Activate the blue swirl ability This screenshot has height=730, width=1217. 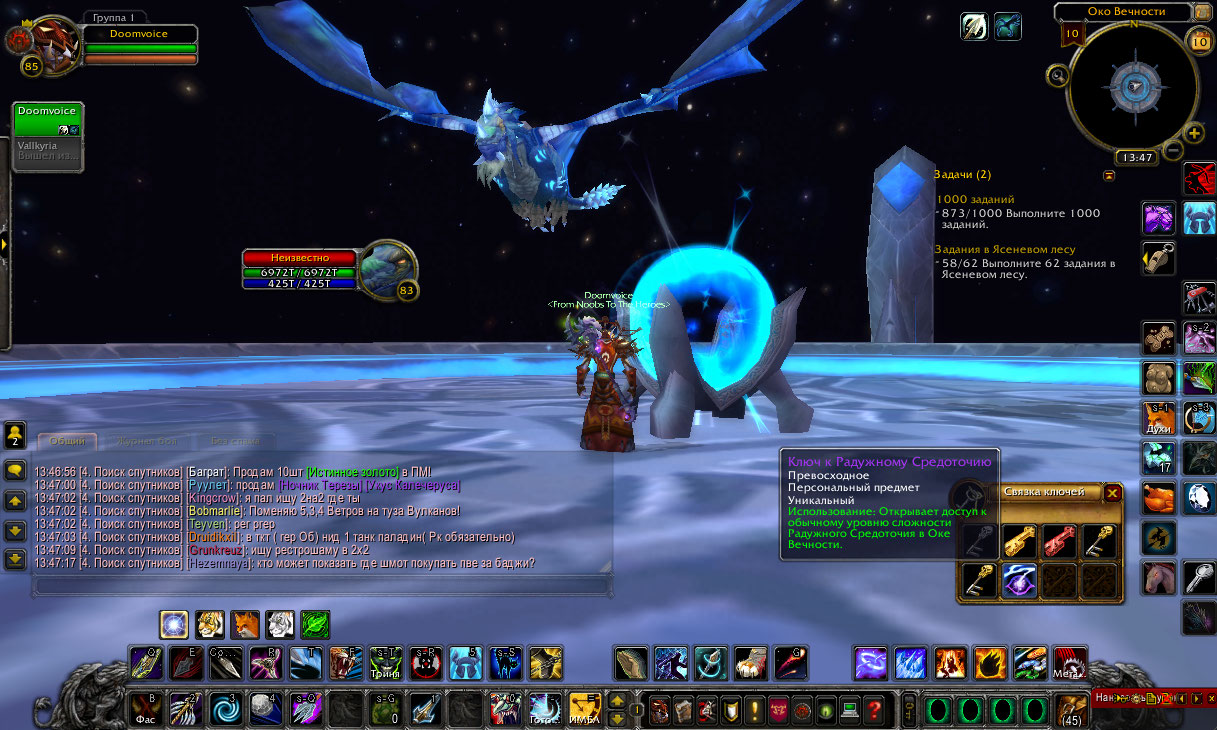223,709
